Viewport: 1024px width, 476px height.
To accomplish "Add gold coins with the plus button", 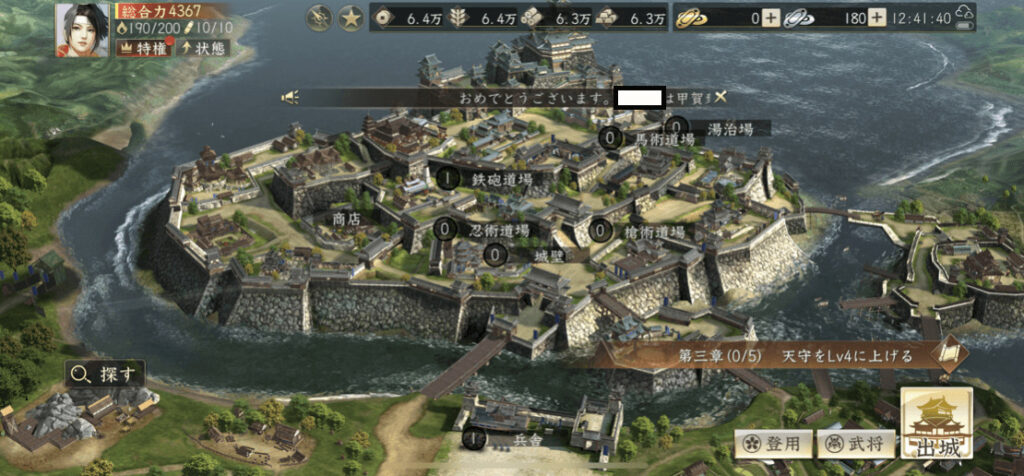I will 771,17.
